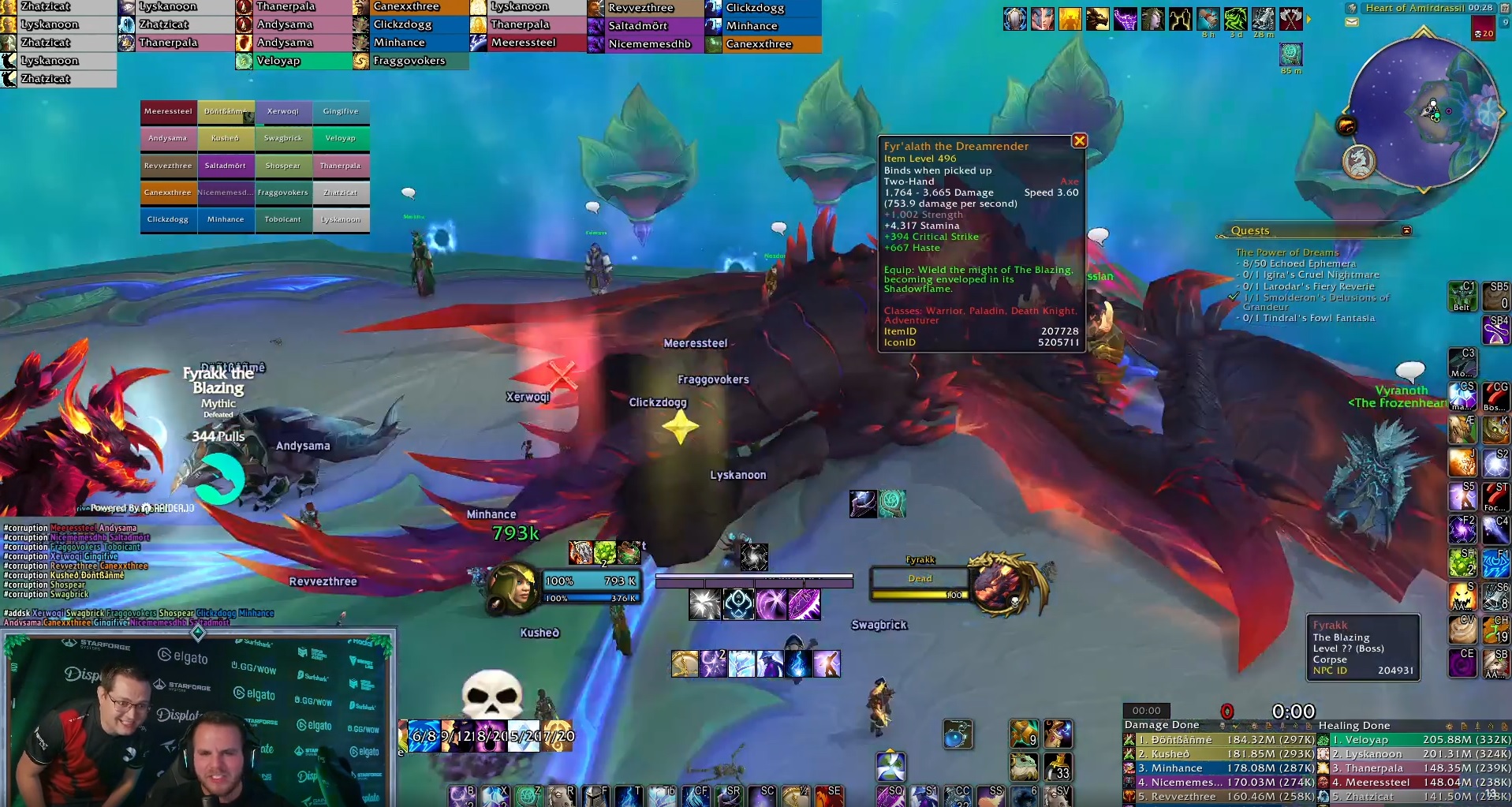Click the player character portrait
Viewport: 1512px width, 807px height.
coord(513,588)
